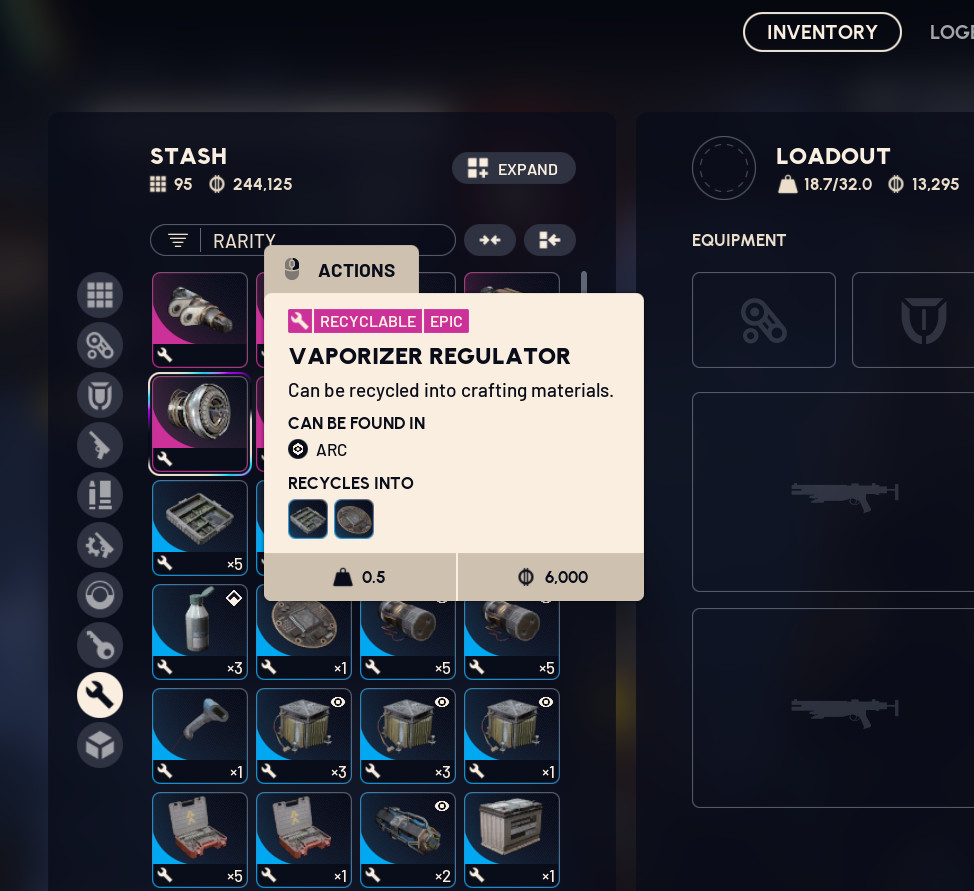Select the highlighted Vaporizer Regulator slot
Screen dimensions: 974x891
coord(200,424)
